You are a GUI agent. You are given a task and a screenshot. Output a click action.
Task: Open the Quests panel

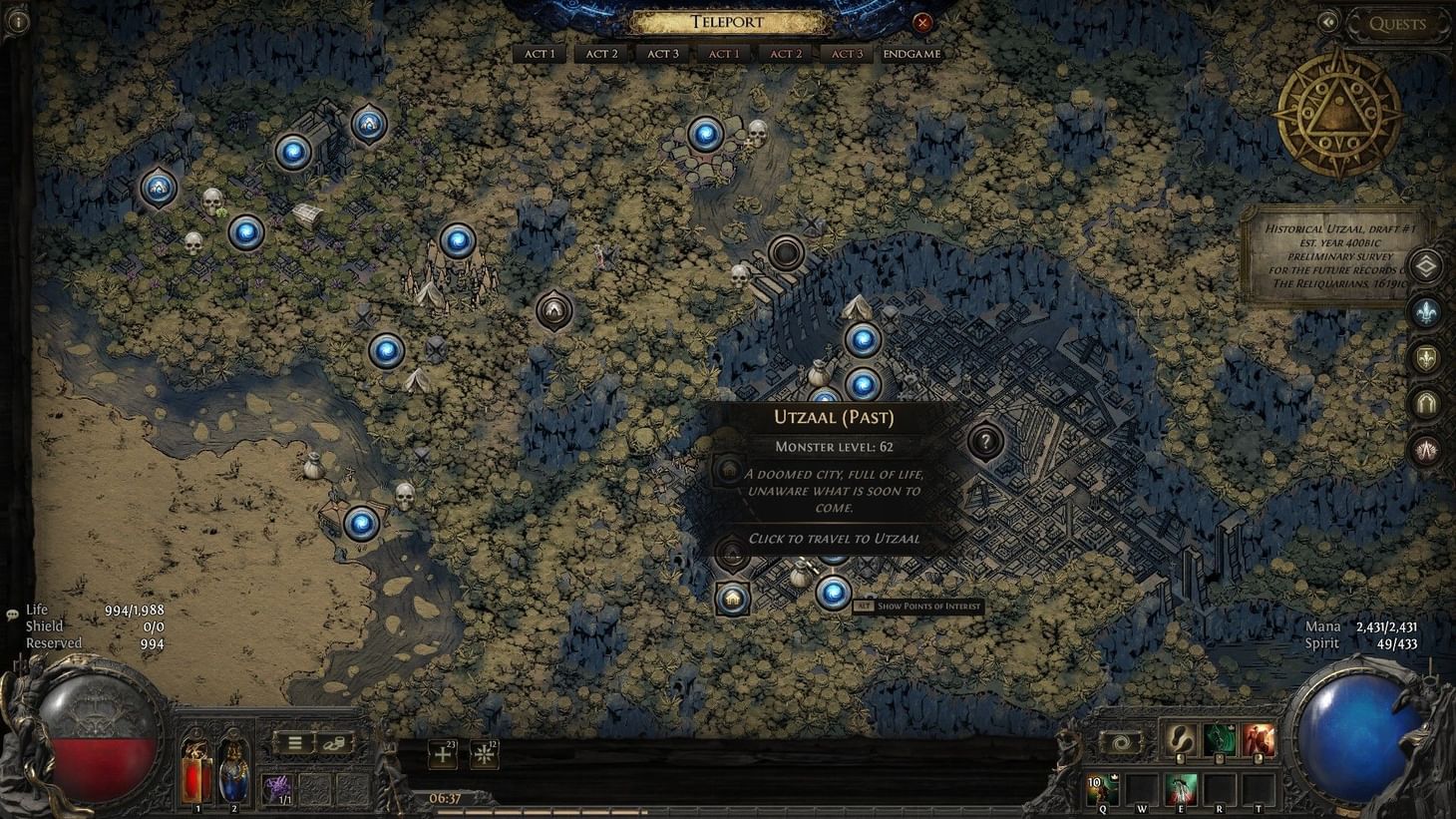(1396, 24)
